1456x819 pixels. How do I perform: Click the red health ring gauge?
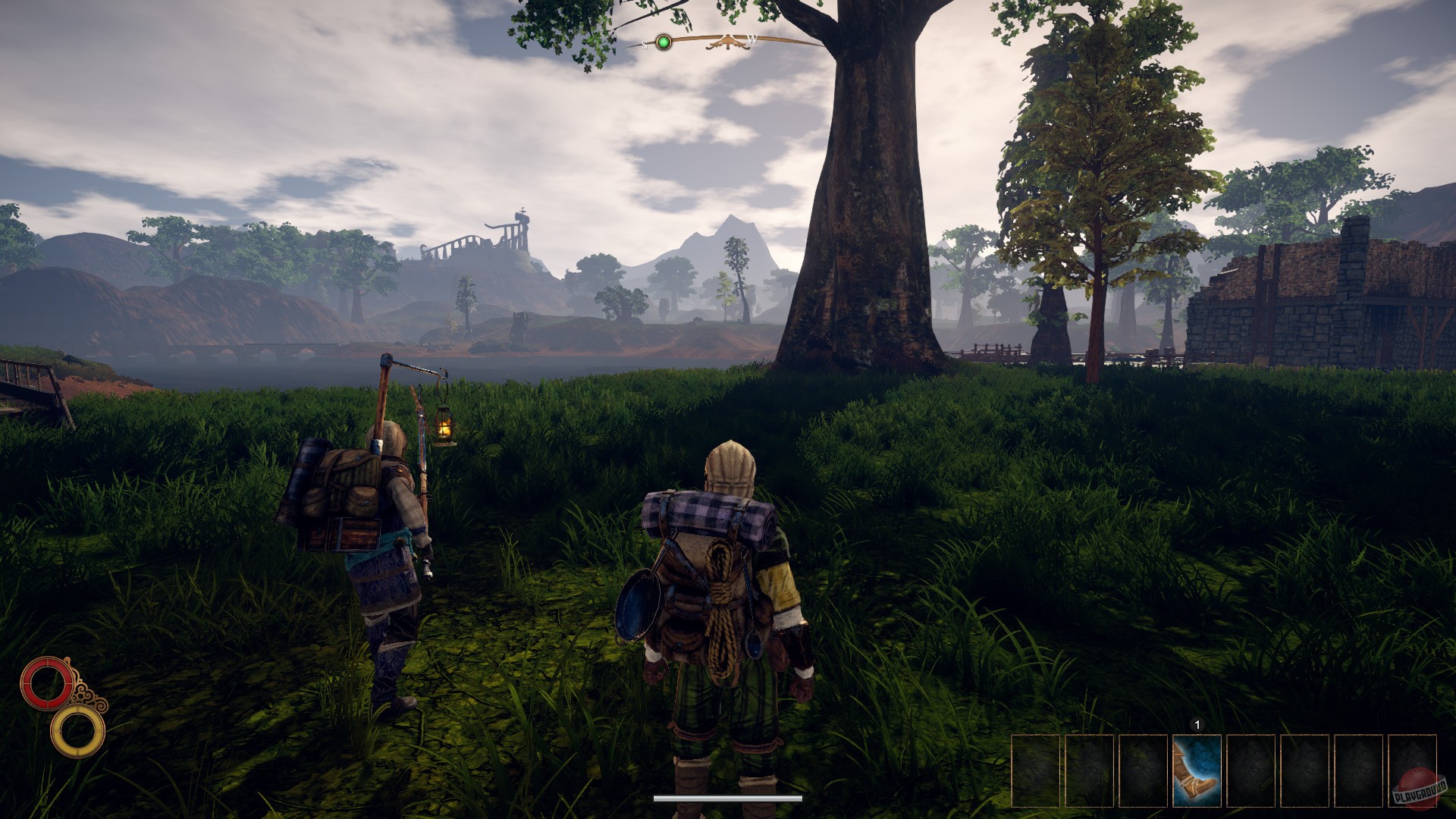[x=49, y=682]
